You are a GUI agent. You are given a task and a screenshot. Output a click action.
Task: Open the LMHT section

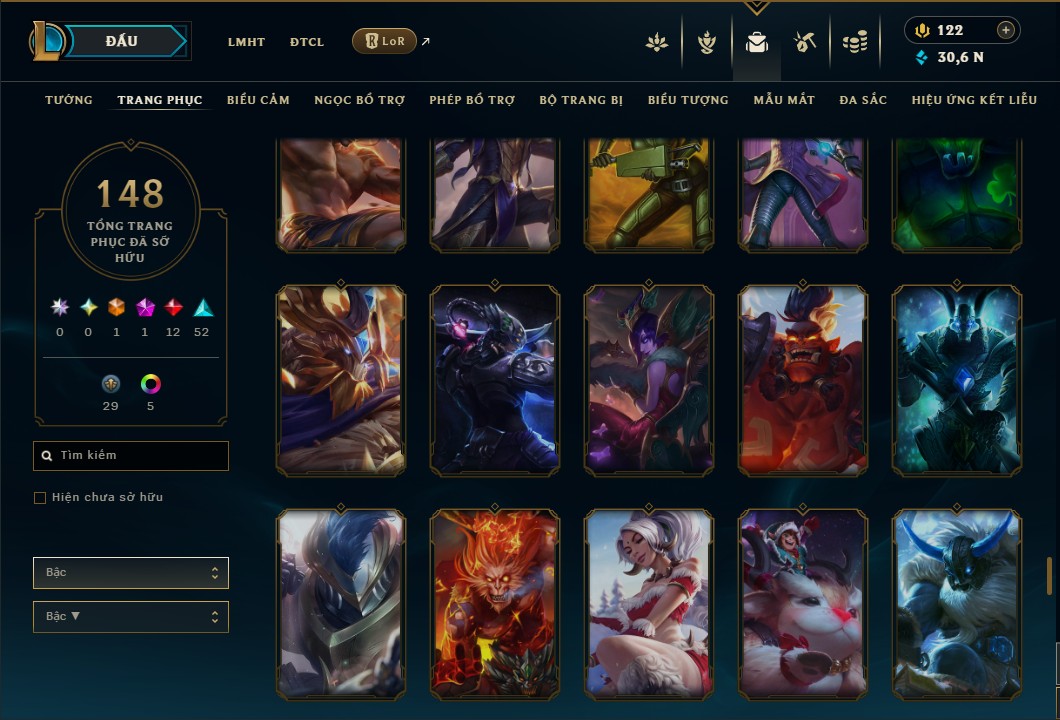tap(246, 42)
